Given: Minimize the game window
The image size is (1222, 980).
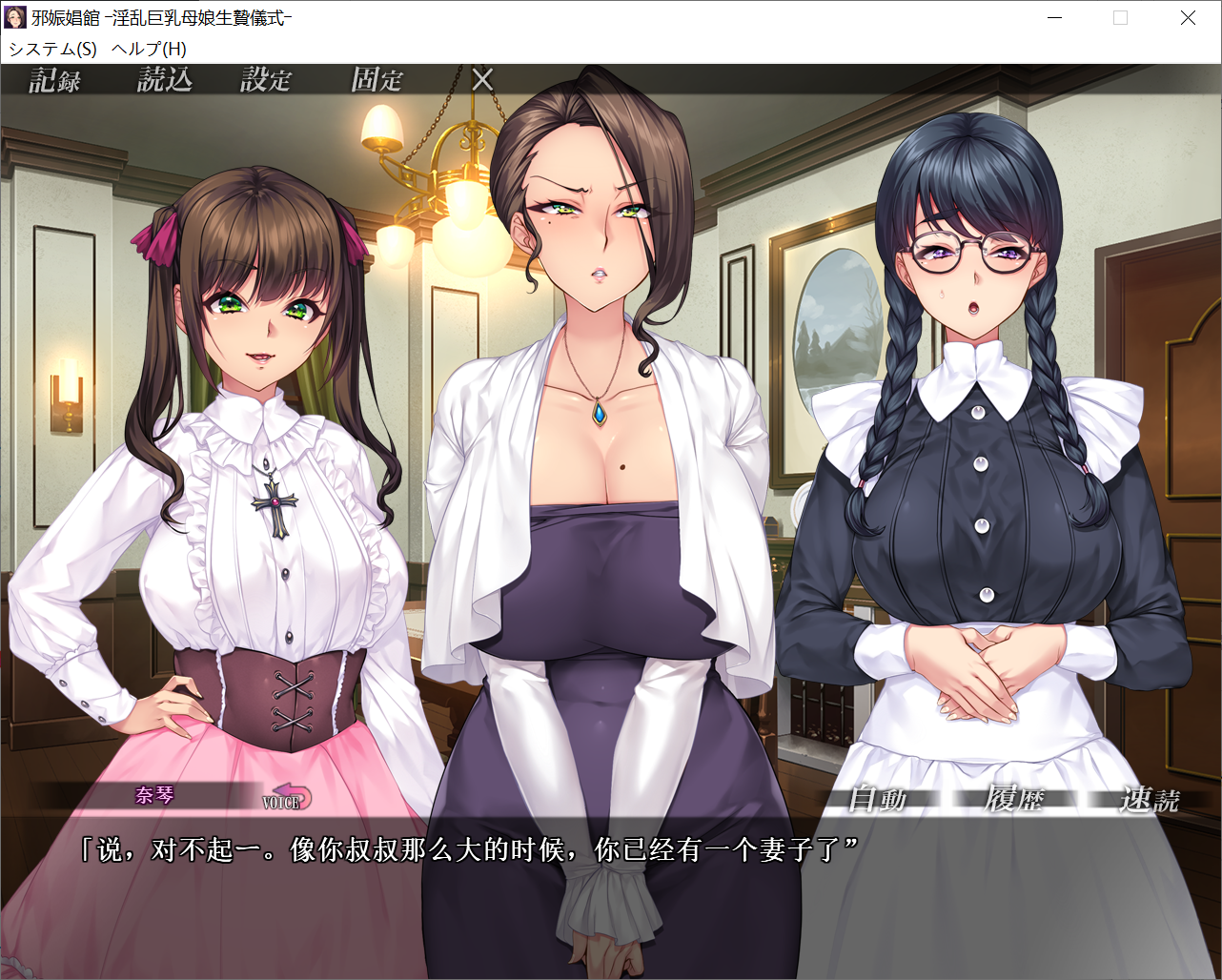Looking at the screenshot, I should tap(1054, 17).
